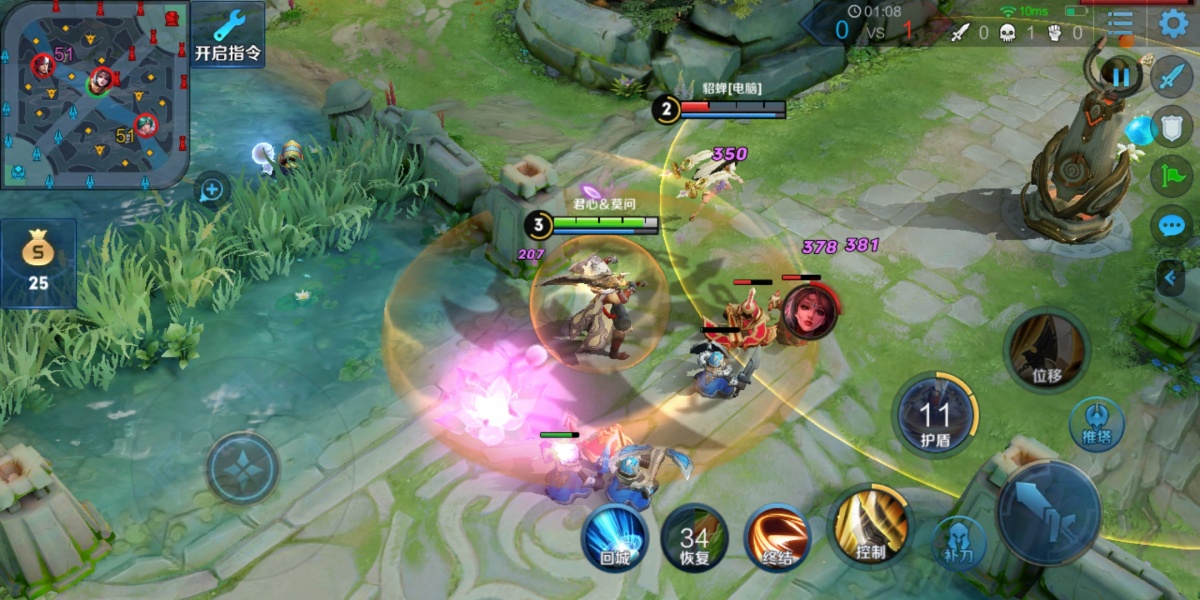Screen dimensions: 1200x600
Task: Collapse the side panel with the arrow
Action: coord(1170,277)
